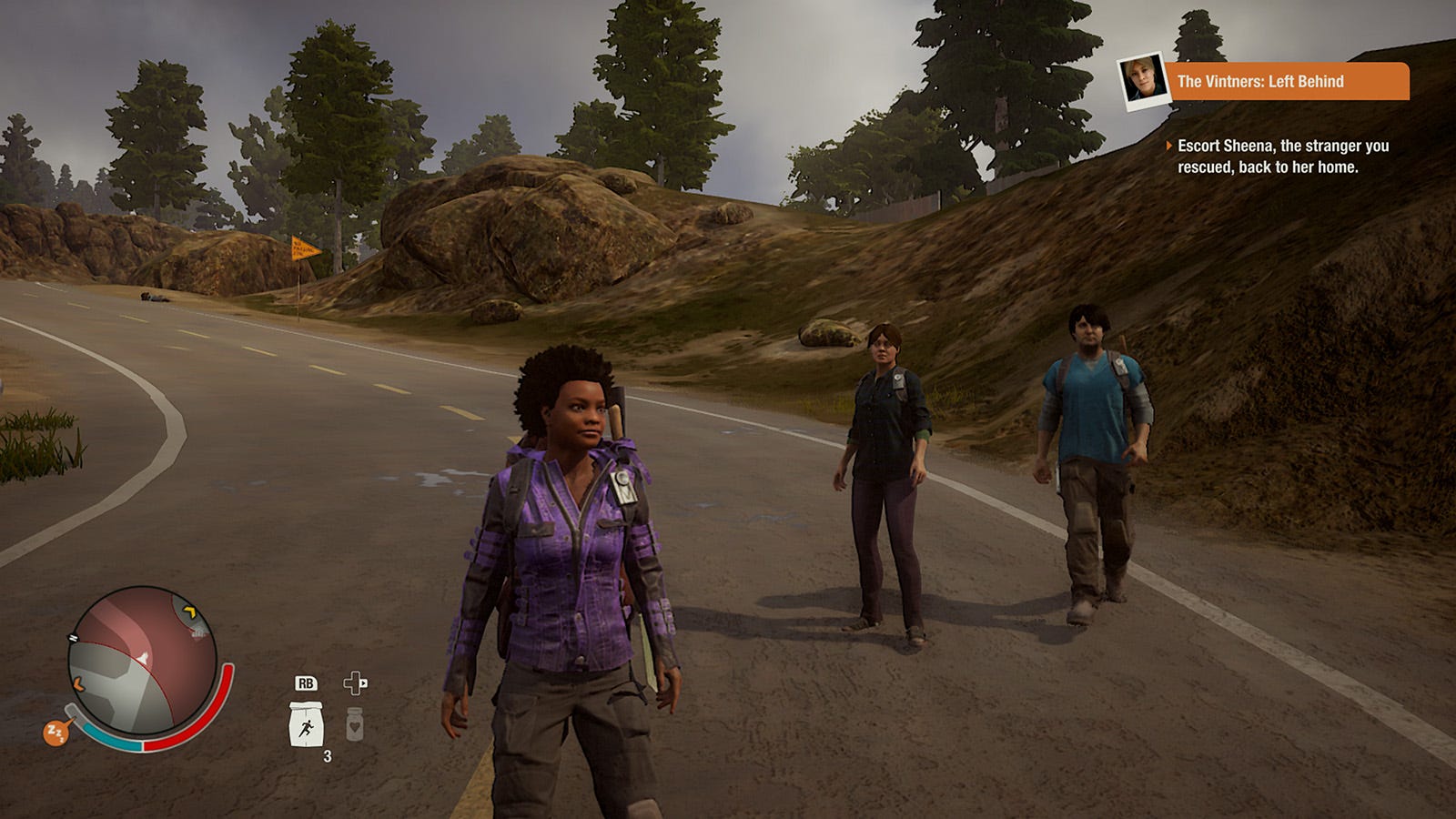The image size is (1456, 819).
Task: Toggle the heart vitamins item slot
Action: [355, 723]
